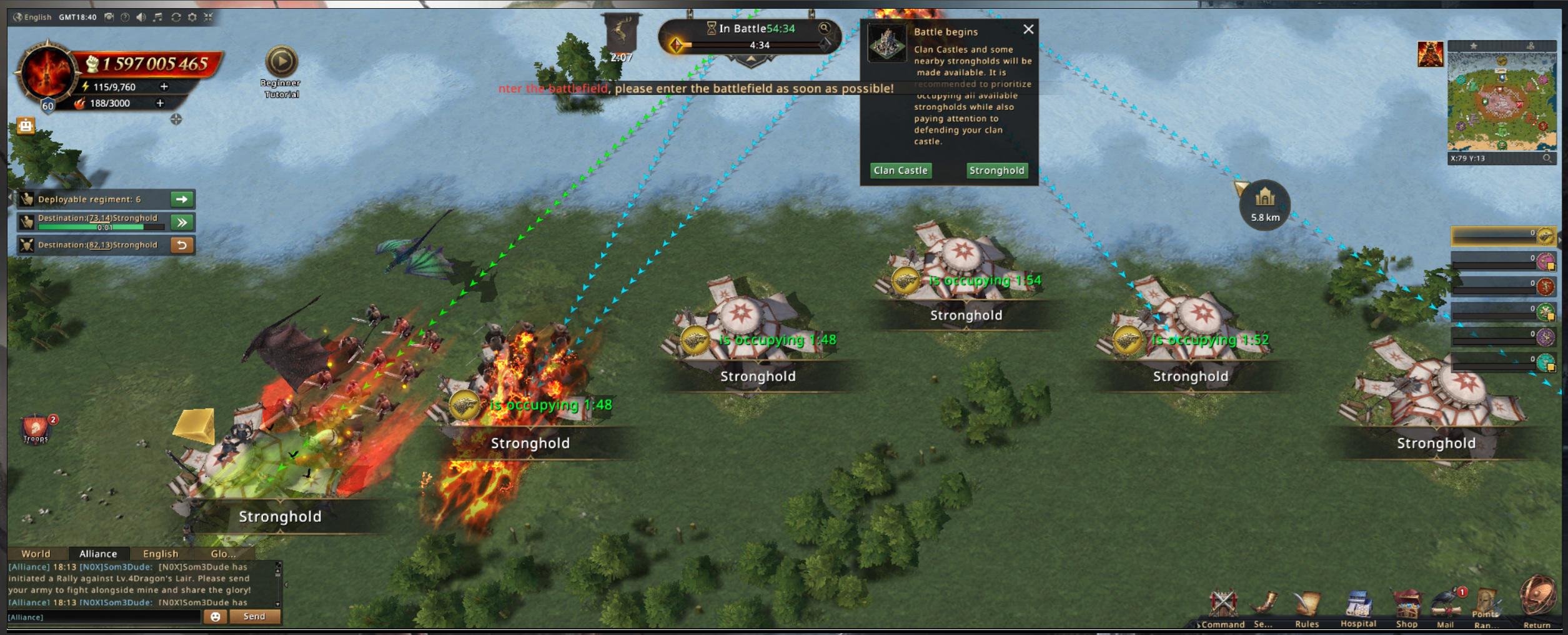Open the emoji picker in chat

click(x=216, y=617)
